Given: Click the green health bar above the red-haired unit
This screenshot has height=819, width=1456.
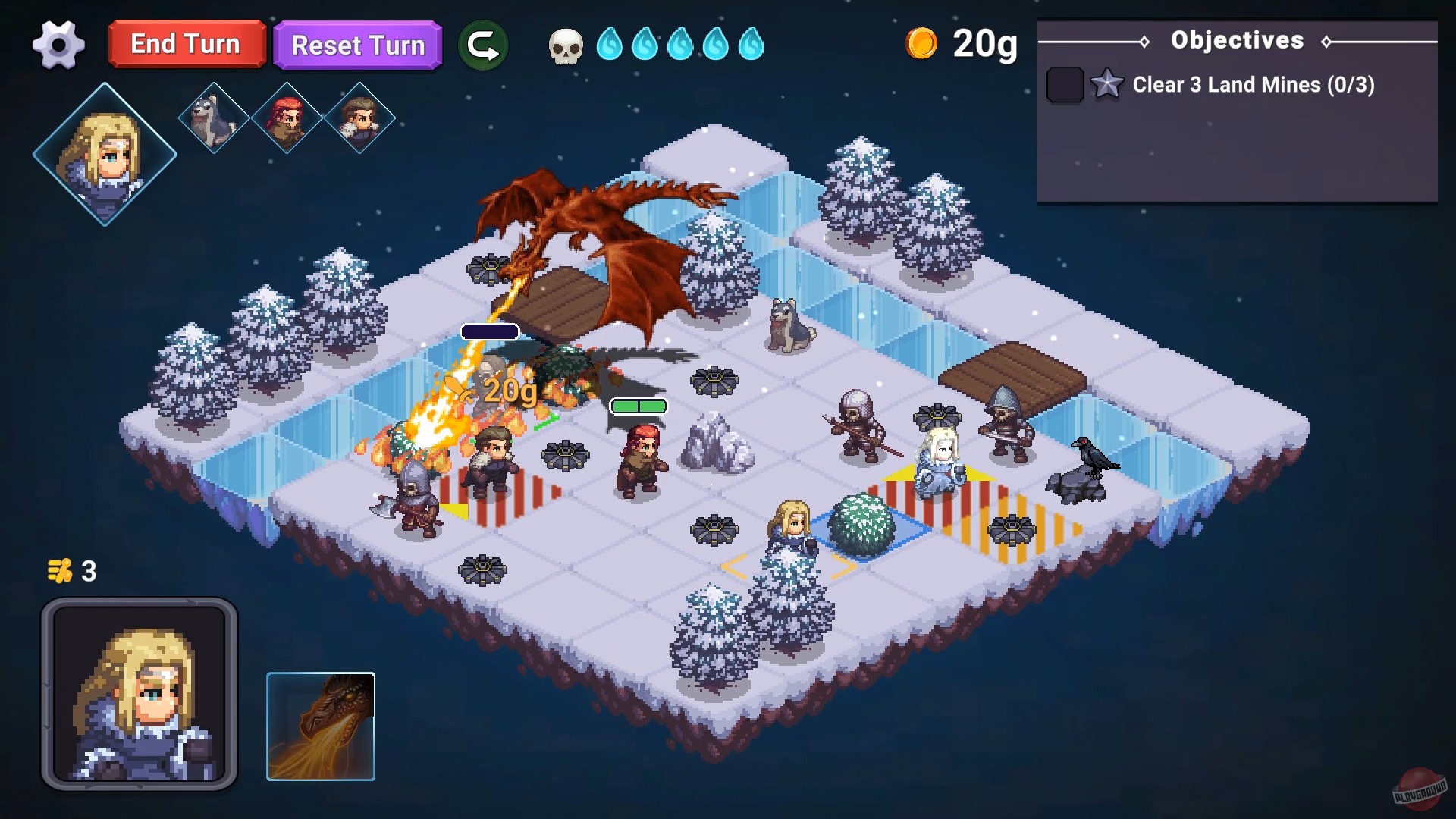Looking at the screenshot, I should tap(637, 406).
